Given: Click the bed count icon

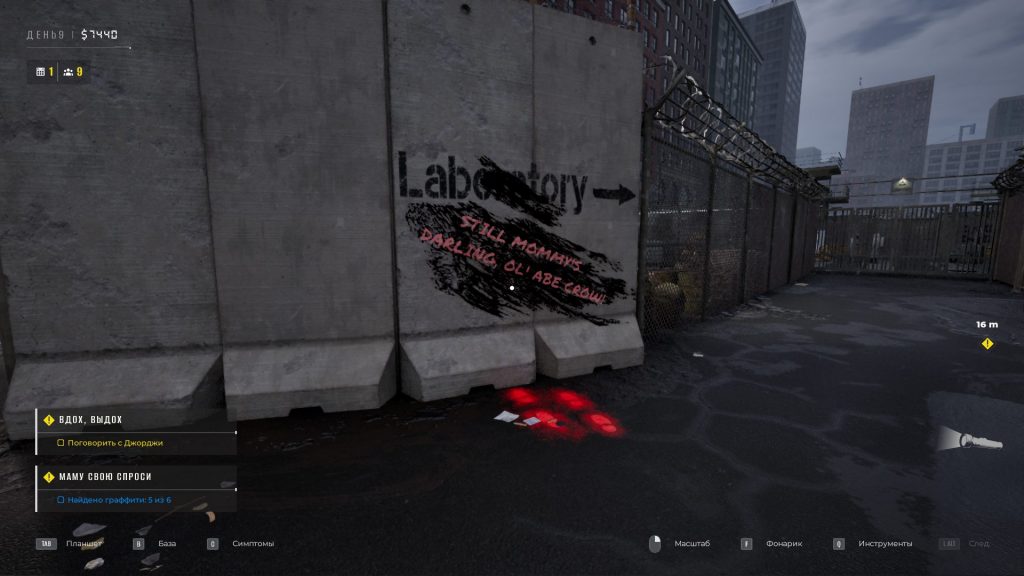Looking at the screenshot, I should (x=40, y=72).
